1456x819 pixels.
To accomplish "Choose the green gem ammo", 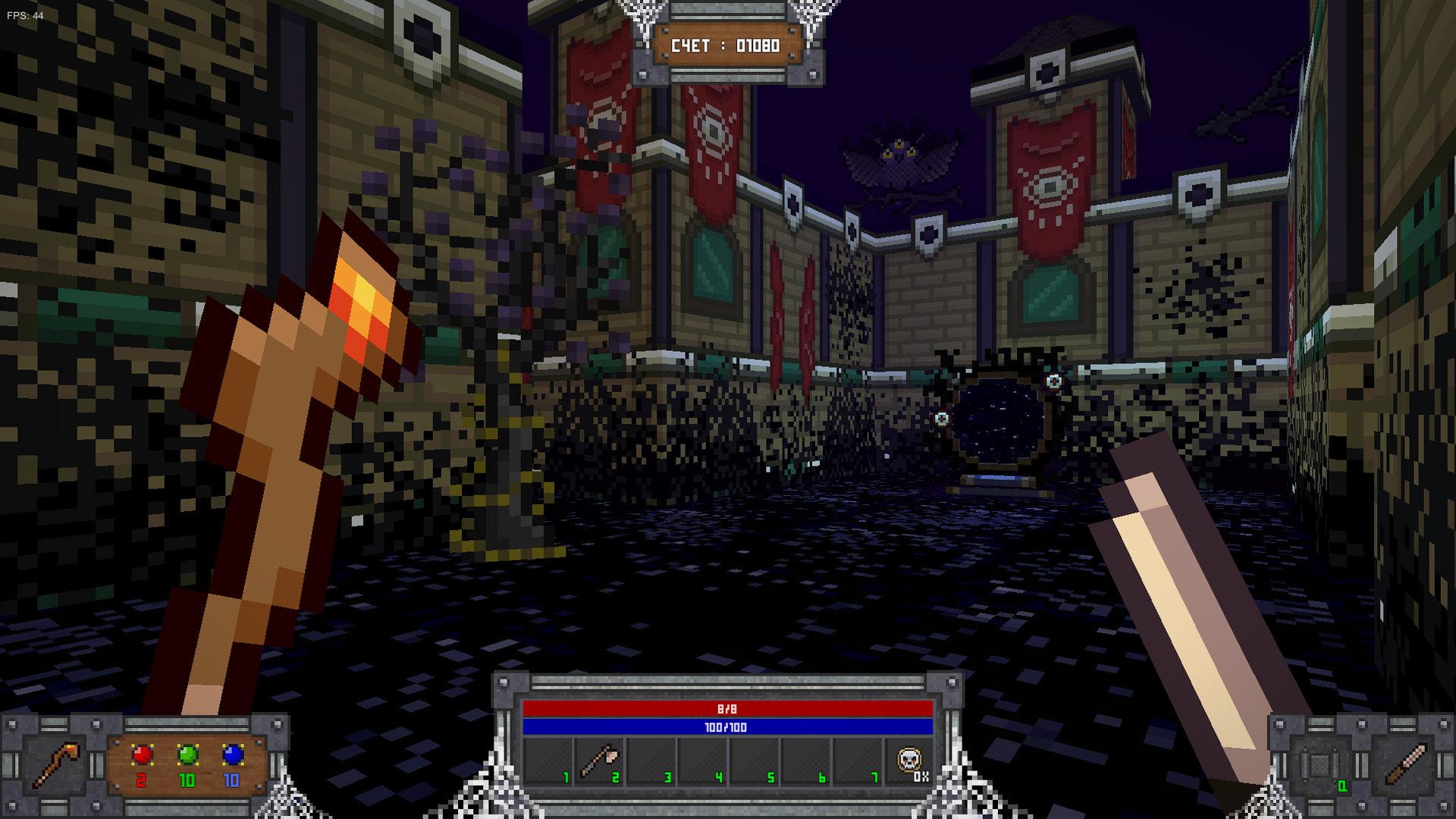I will 187,755.
